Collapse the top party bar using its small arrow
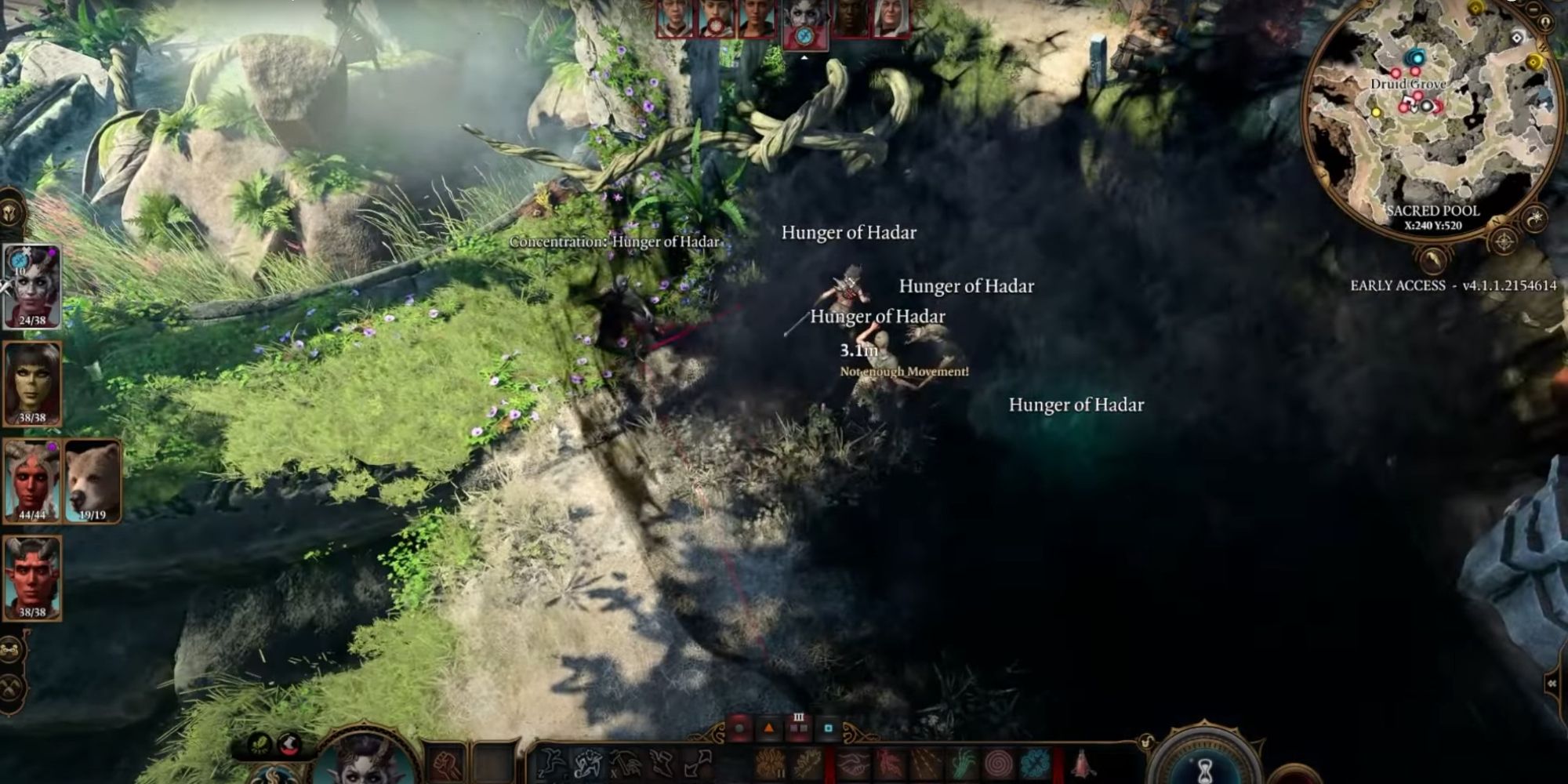The width and height of the screenshot is (1568, 784). coord(804,56)
